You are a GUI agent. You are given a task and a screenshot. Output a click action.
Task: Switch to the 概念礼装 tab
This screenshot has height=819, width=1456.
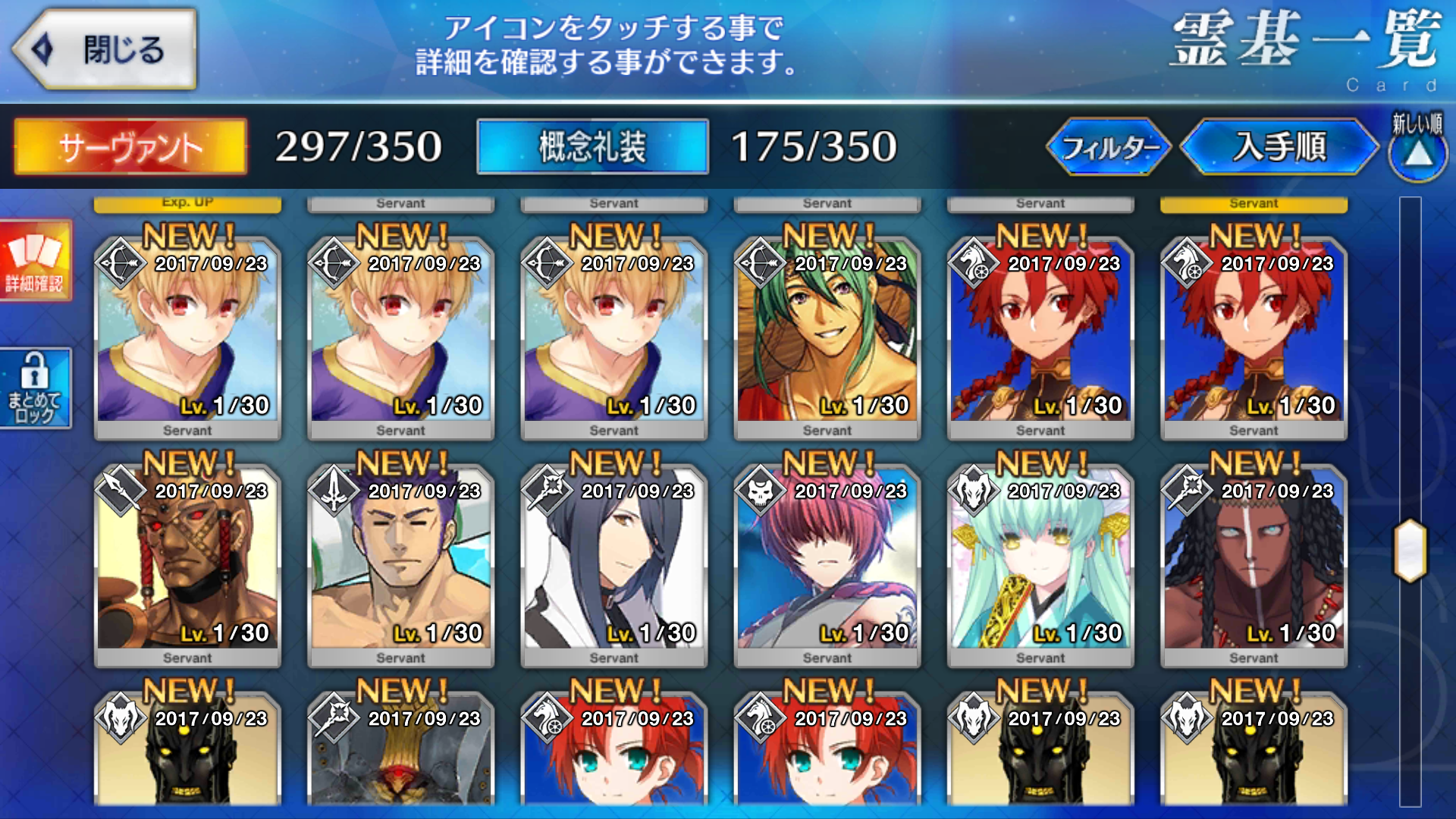point(592,146)
